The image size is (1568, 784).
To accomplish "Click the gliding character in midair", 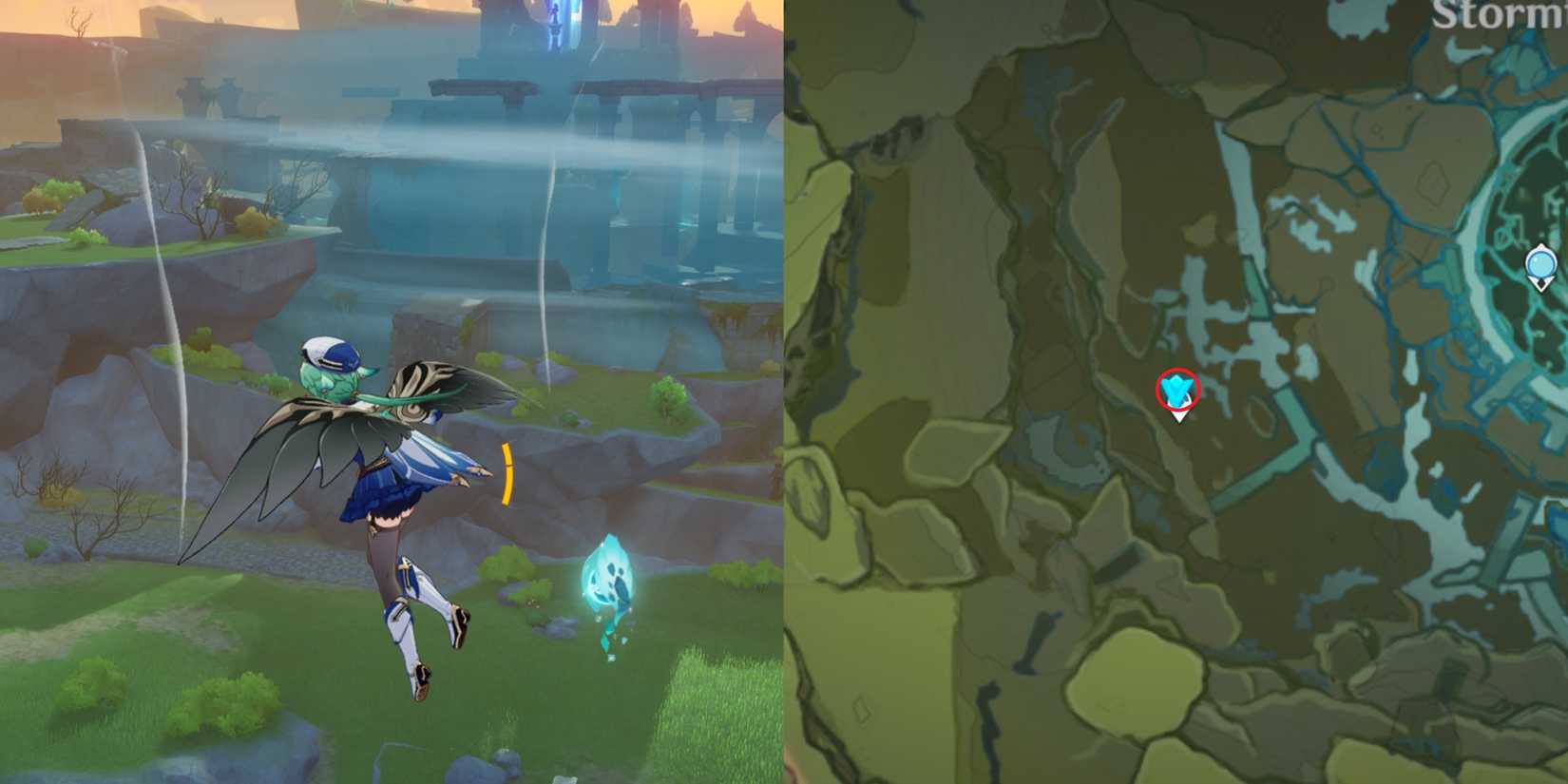I will 380,494.
